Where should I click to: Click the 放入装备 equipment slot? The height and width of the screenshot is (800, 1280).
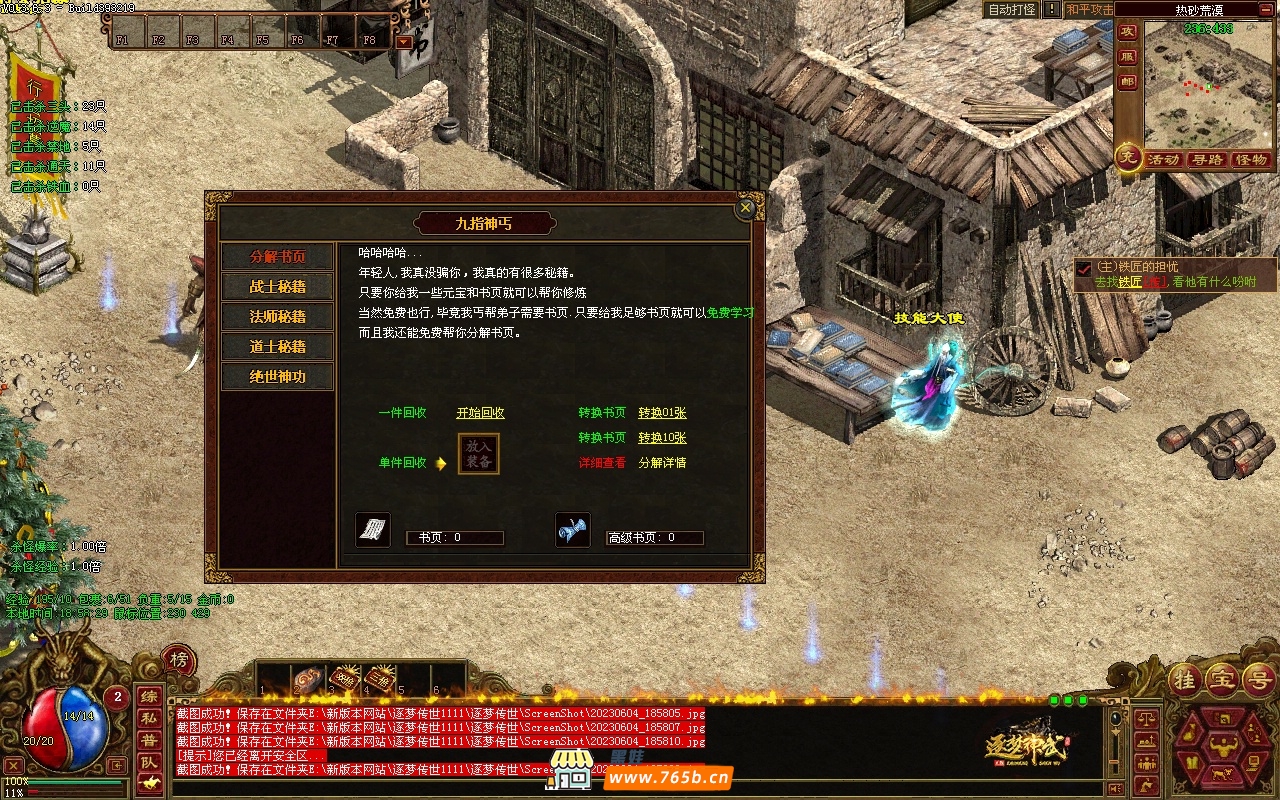tap(478, 454)
